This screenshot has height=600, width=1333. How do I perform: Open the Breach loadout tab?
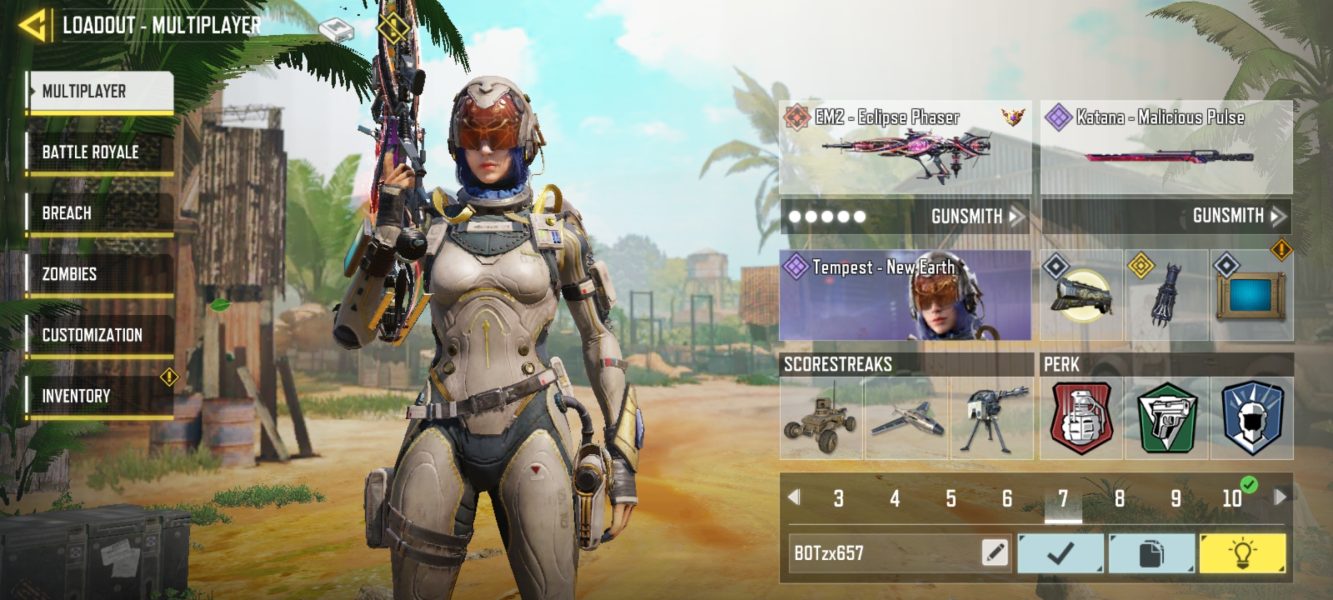click(100, 213)
